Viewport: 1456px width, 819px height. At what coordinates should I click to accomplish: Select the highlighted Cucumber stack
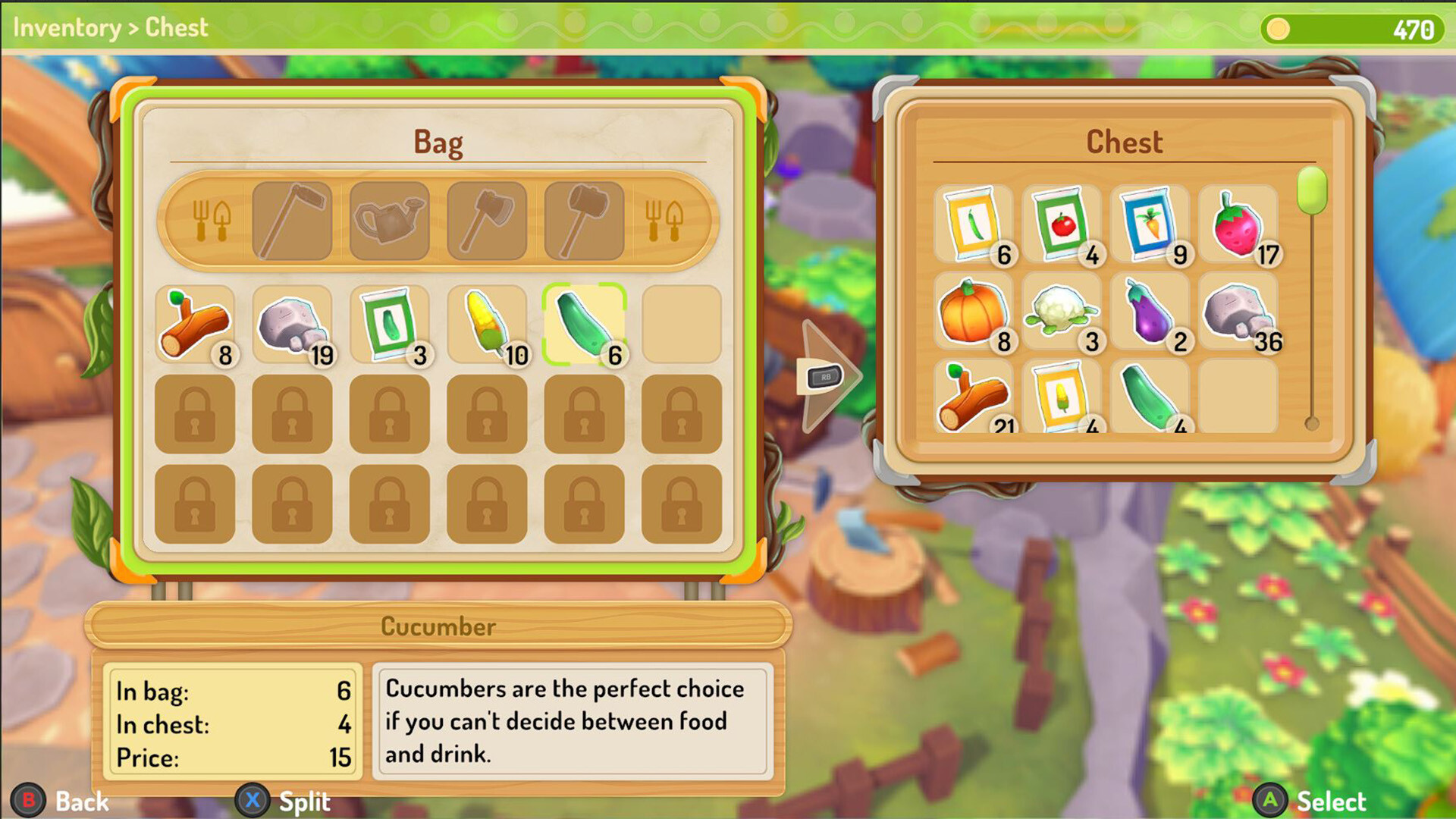tap(583, 325)
